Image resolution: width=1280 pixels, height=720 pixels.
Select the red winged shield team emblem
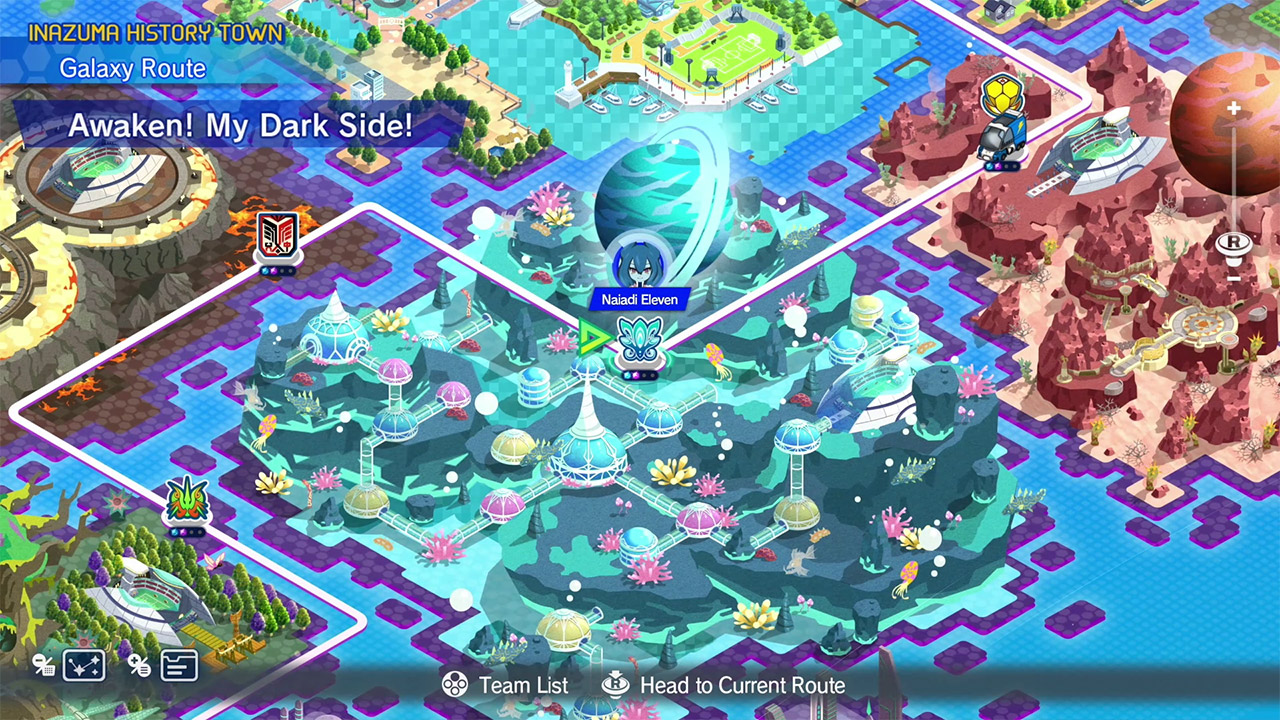pos(277,238)
